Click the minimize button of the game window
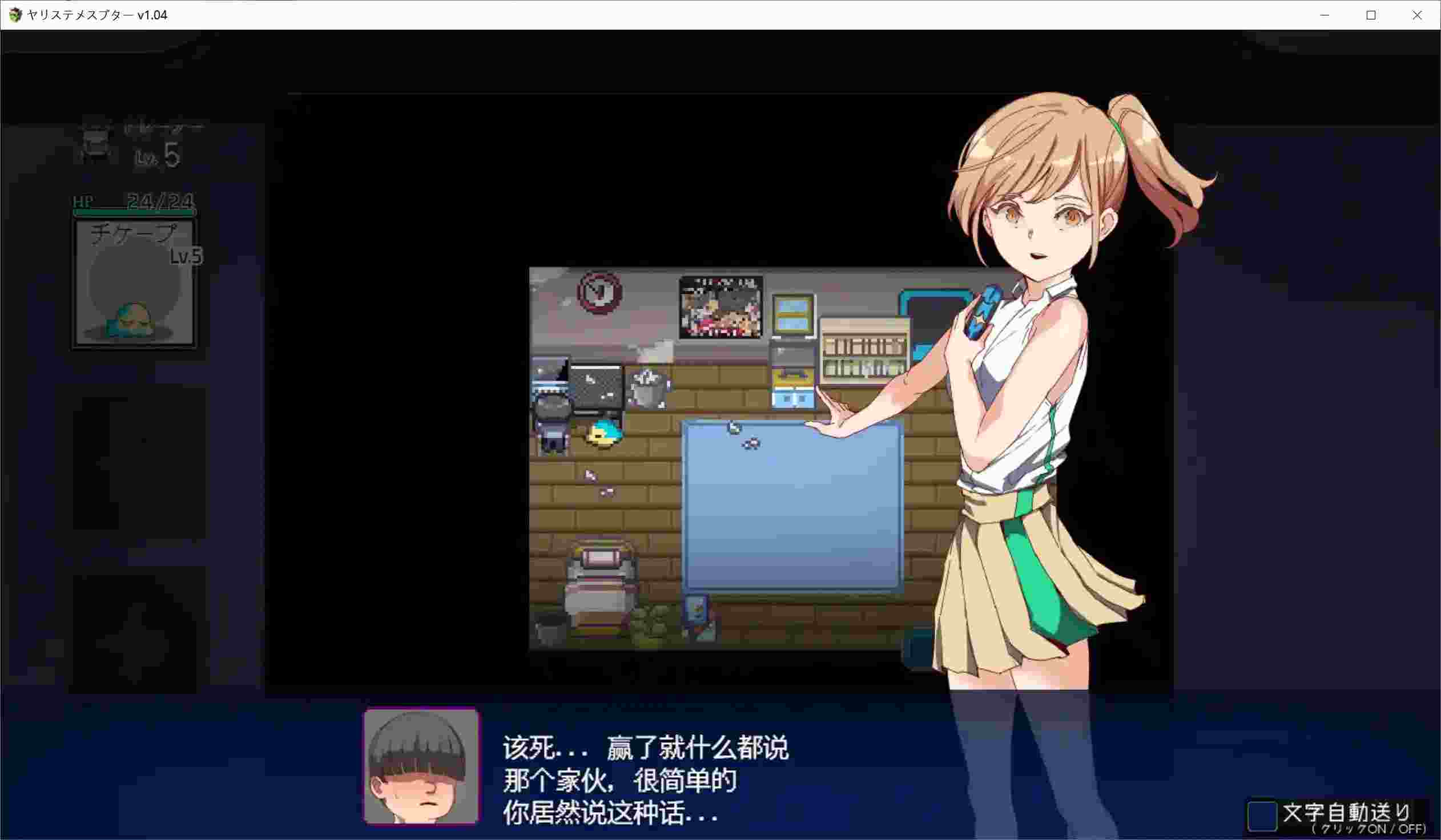Viewport: 1441px width, 840px height. click(x=1325, y=15)
